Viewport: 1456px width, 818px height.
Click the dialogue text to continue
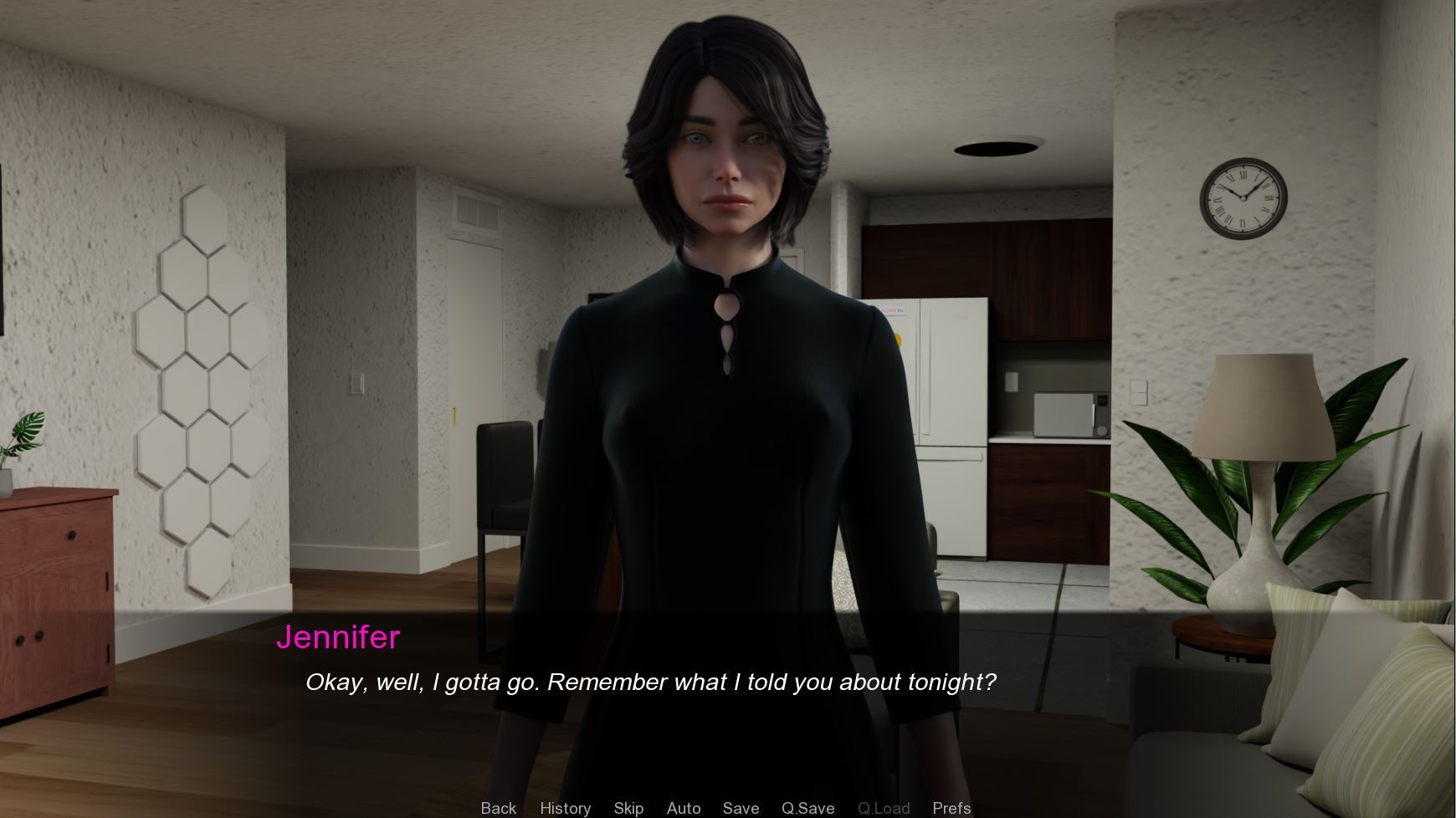650,683
